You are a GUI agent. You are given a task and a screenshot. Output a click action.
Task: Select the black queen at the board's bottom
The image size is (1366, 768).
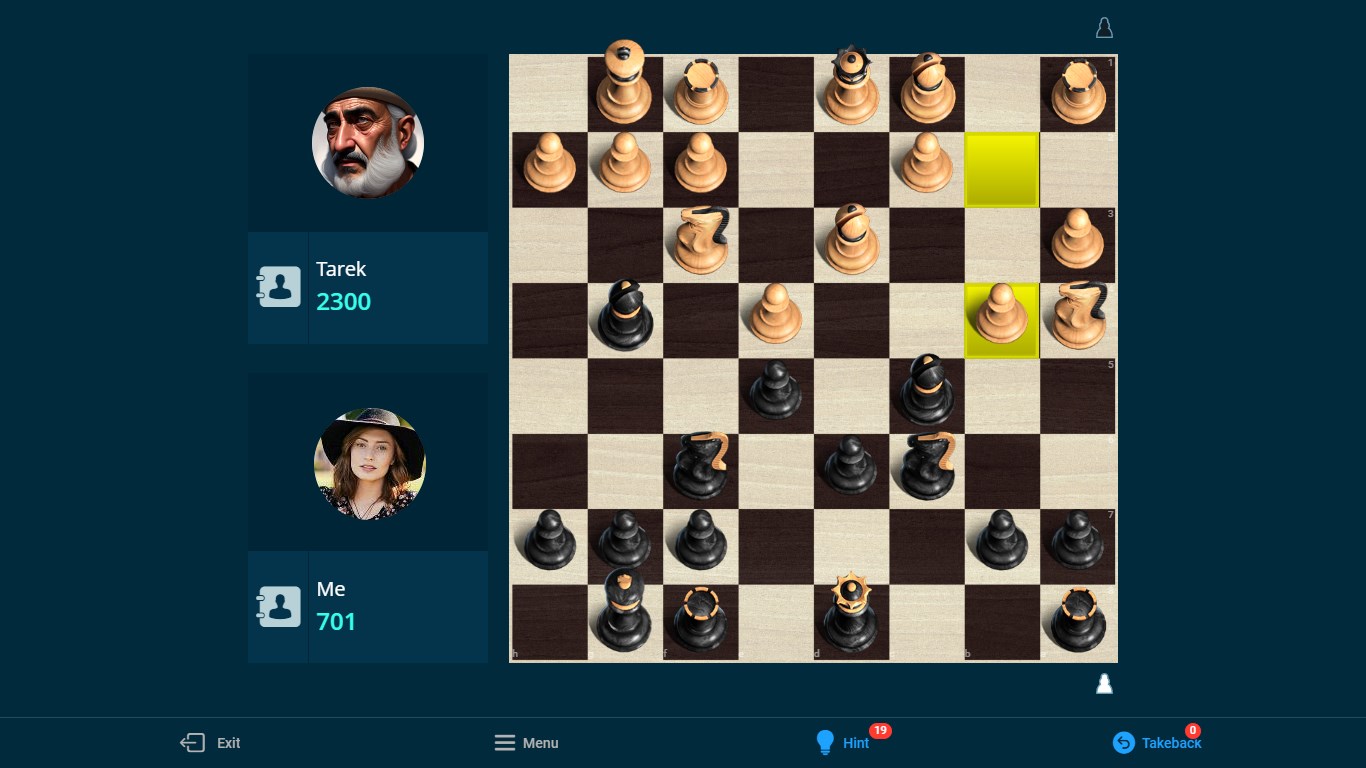point(851,615)
